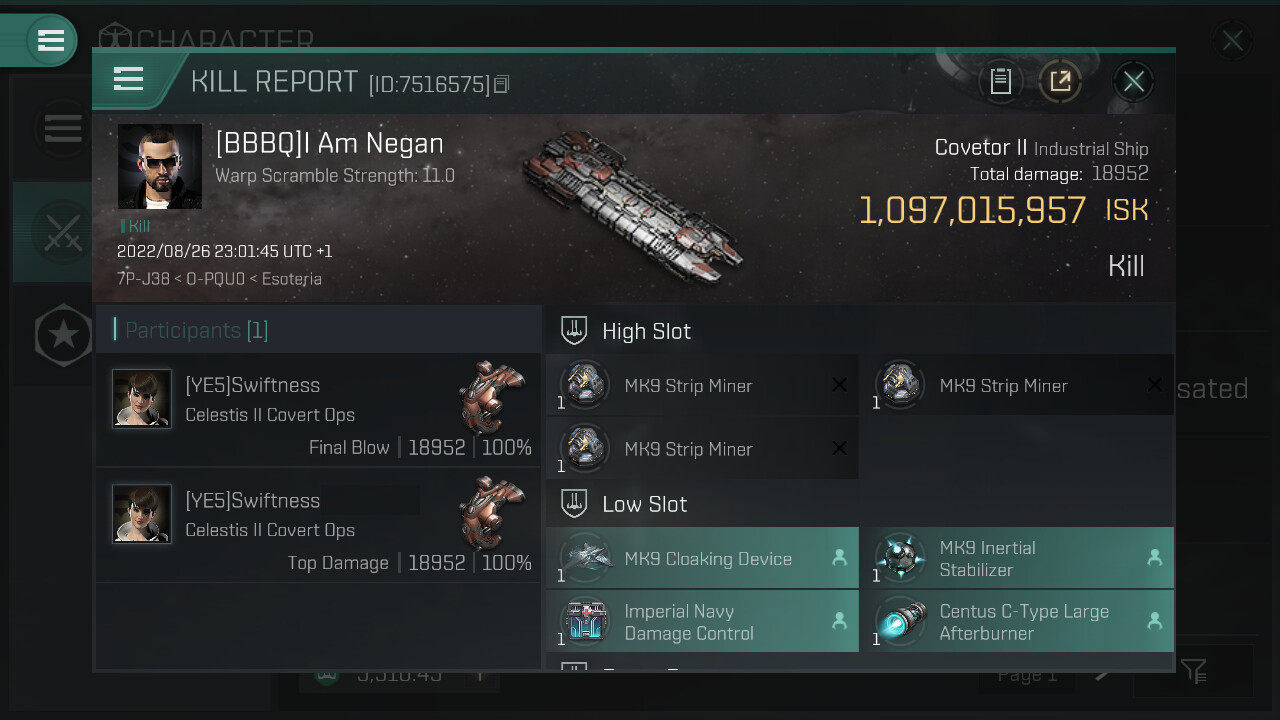Select the Final Blow participant row

318,411
